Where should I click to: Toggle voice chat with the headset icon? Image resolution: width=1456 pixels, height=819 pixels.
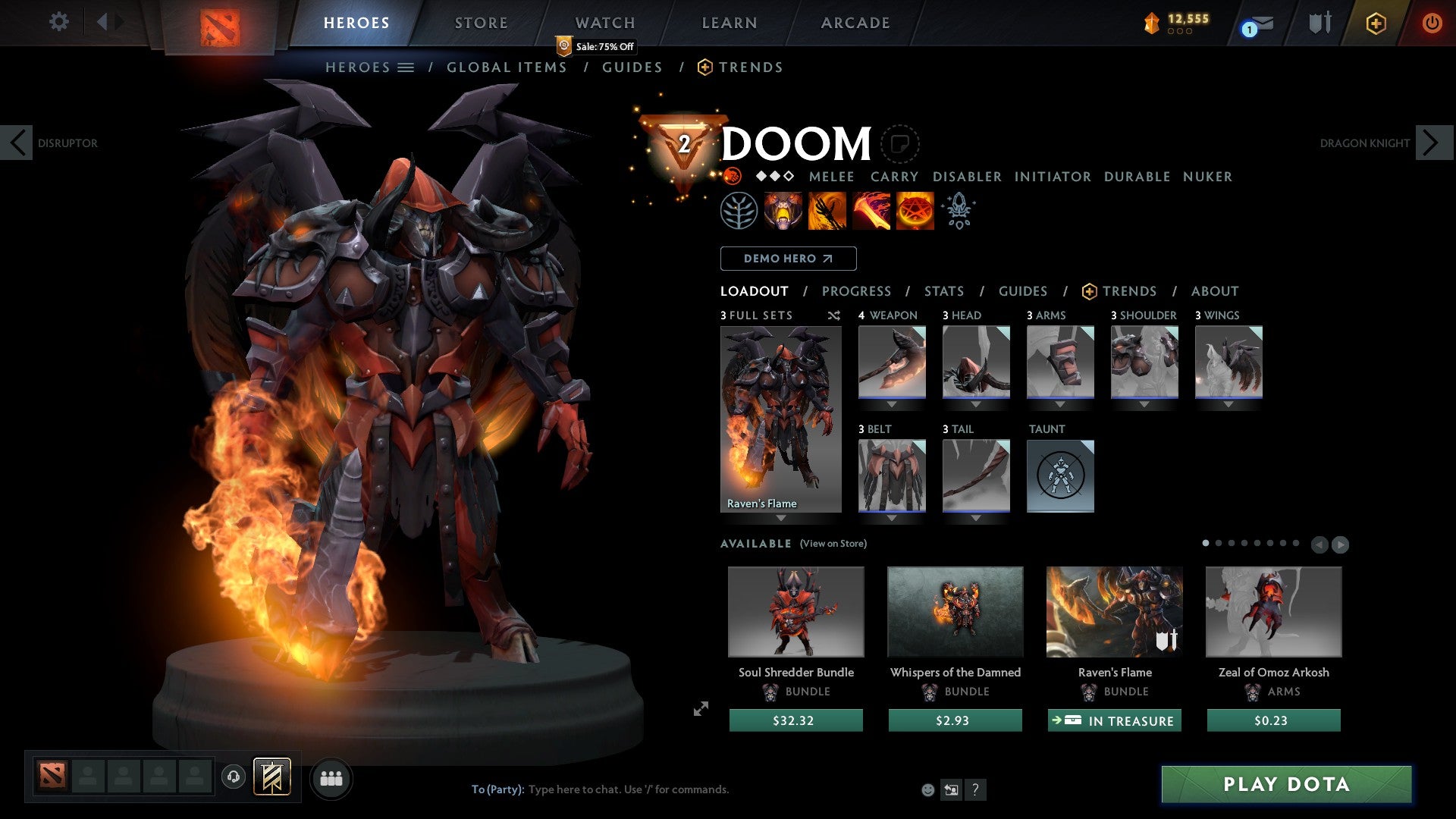click(233, 778)
